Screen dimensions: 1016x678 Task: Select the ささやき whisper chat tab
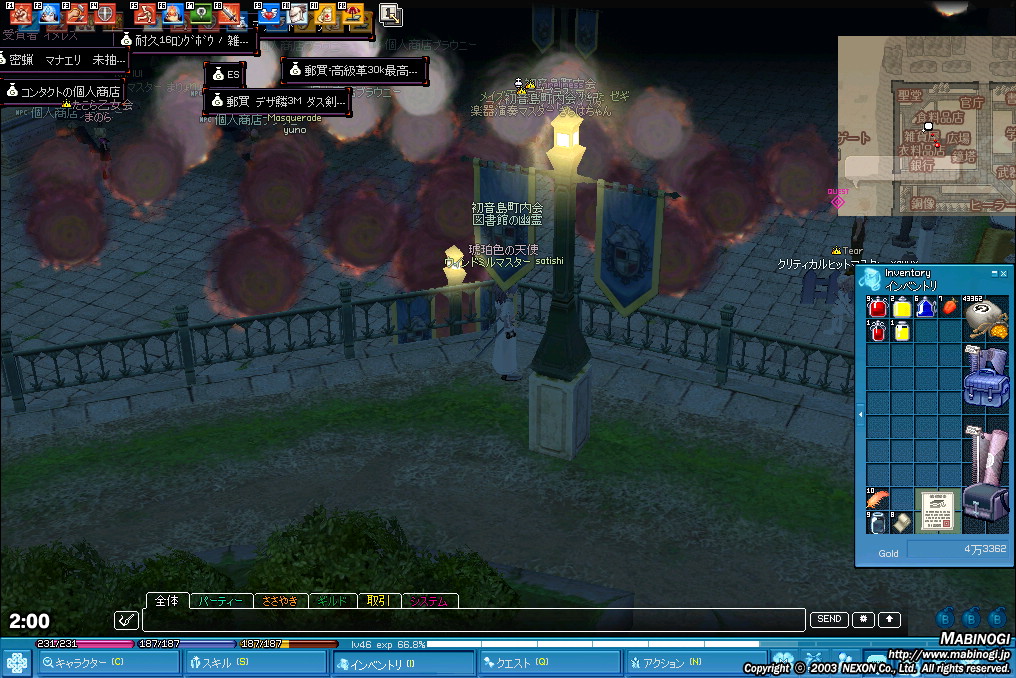(280, 601)
